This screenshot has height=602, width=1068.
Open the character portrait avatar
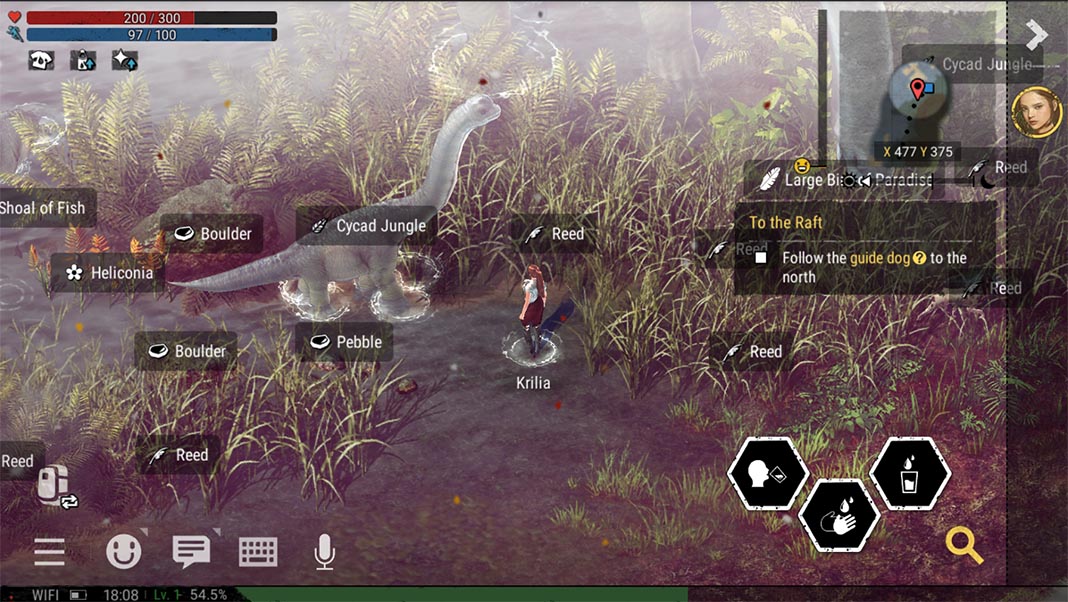[1037, 112]
